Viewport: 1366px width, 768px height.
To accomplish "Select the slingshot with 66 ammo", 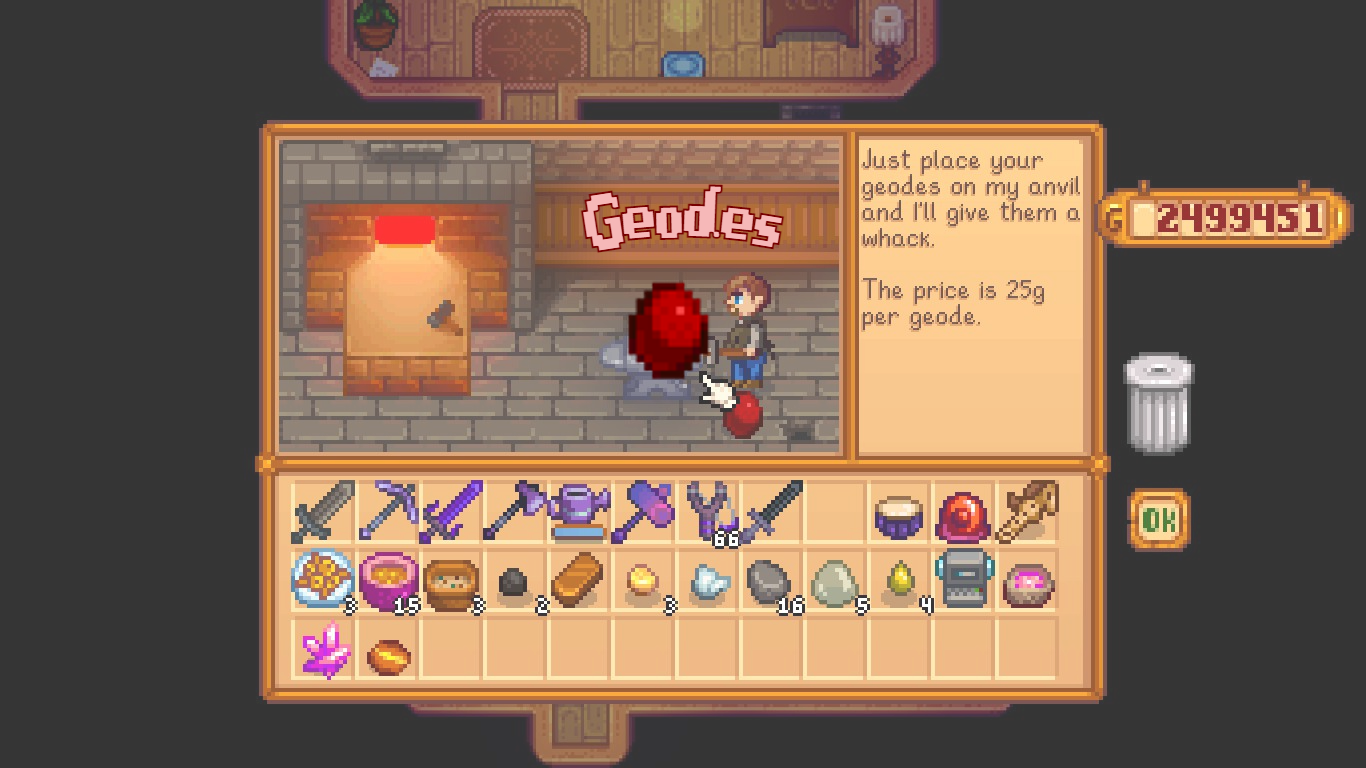I will (706, 510).
